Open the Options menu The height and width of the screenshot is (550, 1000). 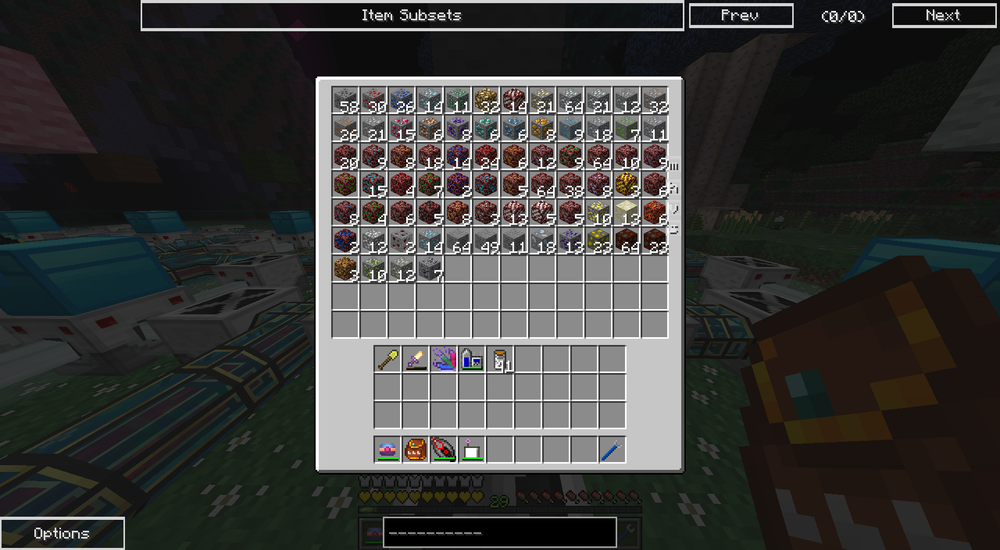[x=62, y=533]
